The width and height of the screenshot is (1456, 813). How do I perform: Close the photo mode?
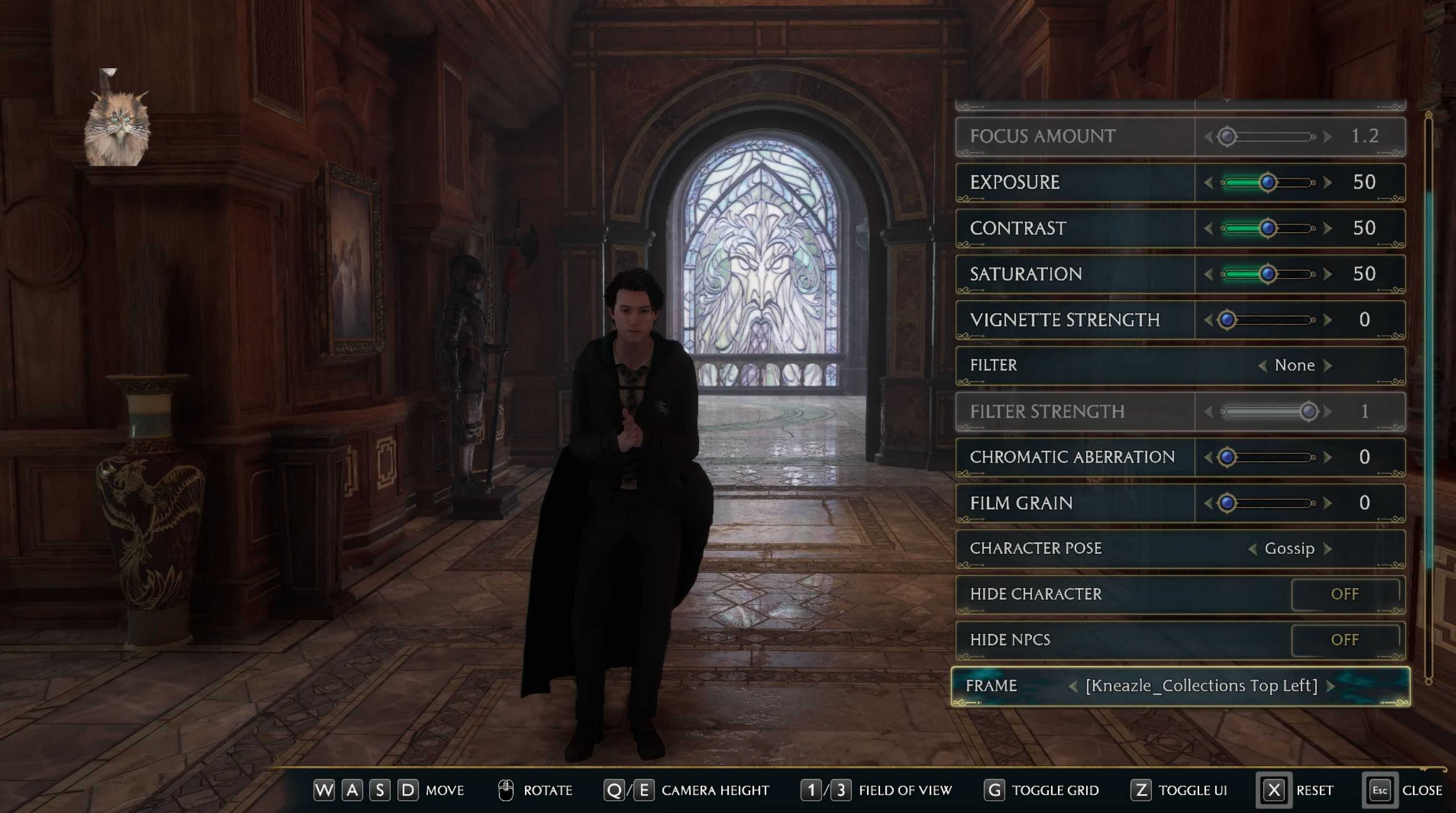point(1380,790)
